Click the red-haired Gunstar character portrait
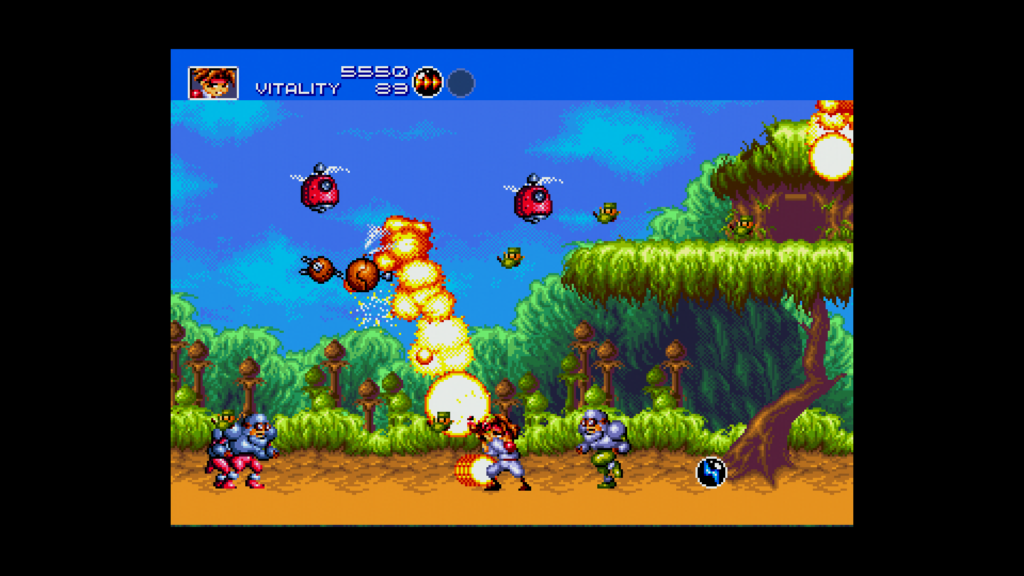This screenshot has width=1024, height=576. [x=213, y=83]
